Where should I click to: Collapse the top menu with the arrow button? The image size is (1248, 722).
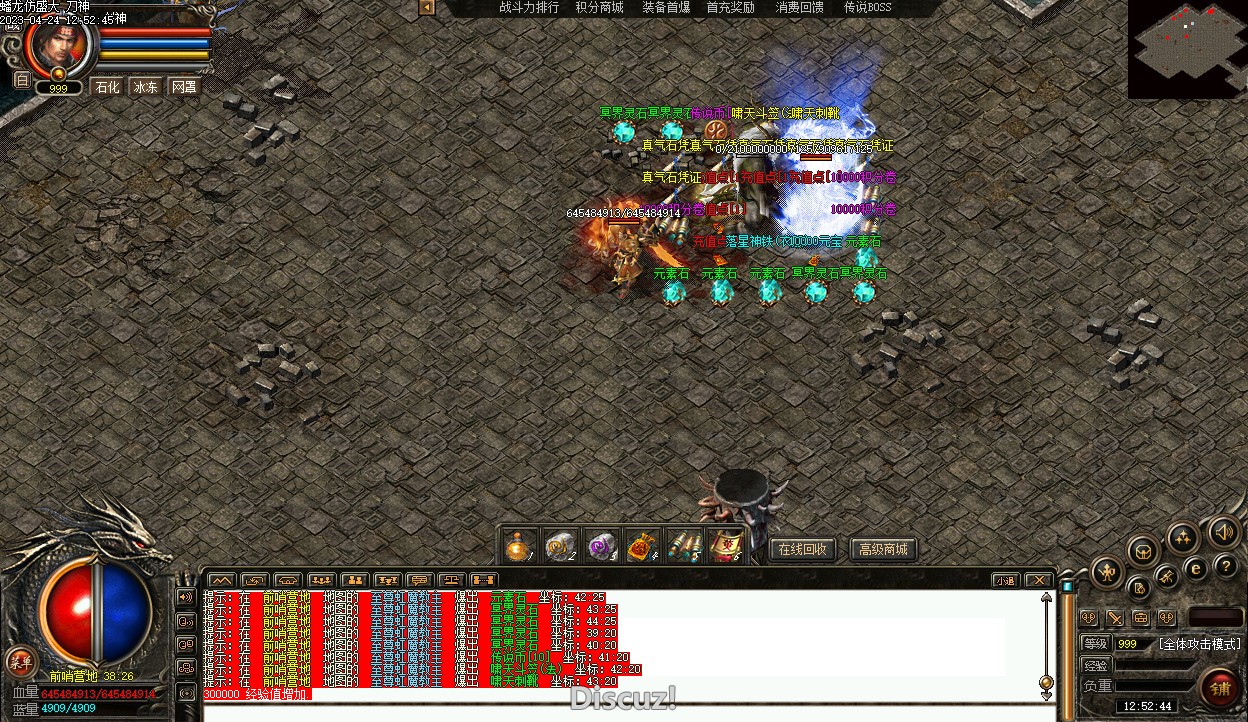coord(427,8)
